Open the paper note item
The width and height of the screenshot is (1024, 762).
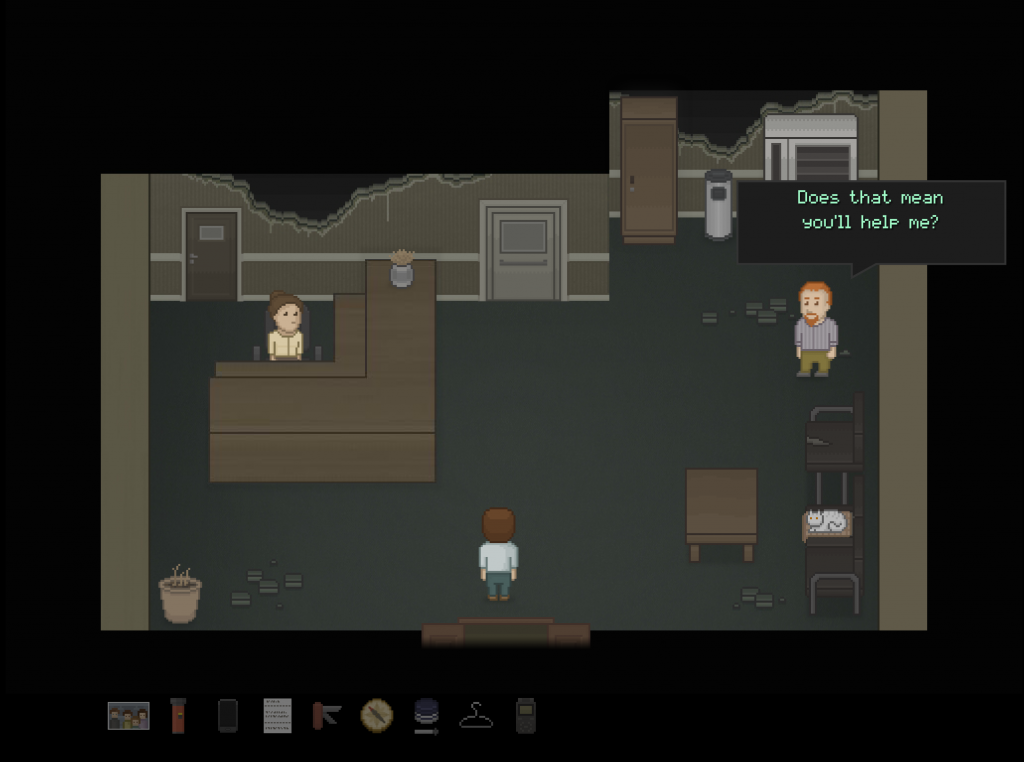coord(277,716)
